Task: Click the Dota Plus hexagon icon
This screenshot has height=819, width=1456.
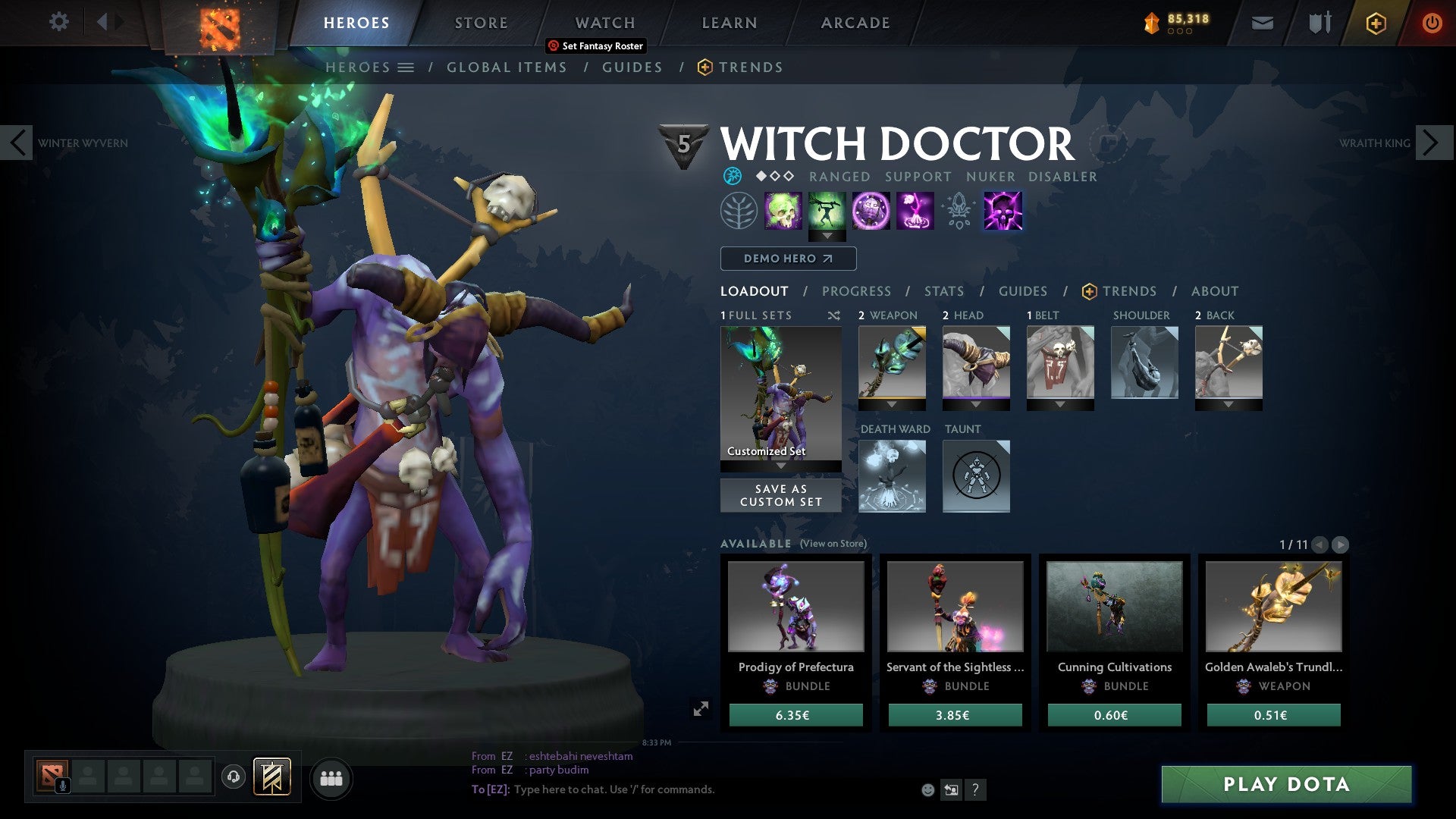Action: click(x=1376, y=24)
